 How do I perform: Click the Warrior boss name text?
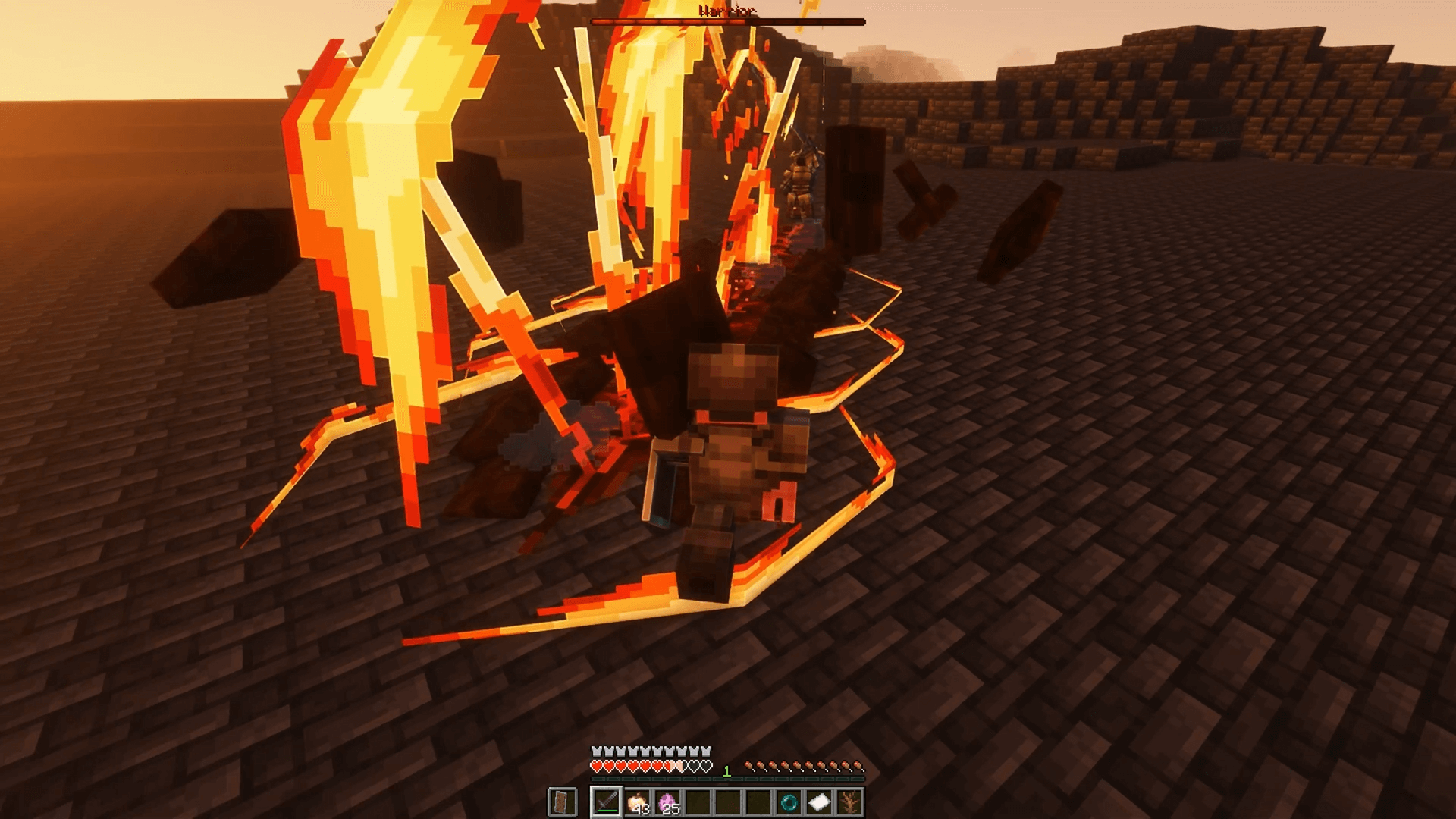click(726, 11)
